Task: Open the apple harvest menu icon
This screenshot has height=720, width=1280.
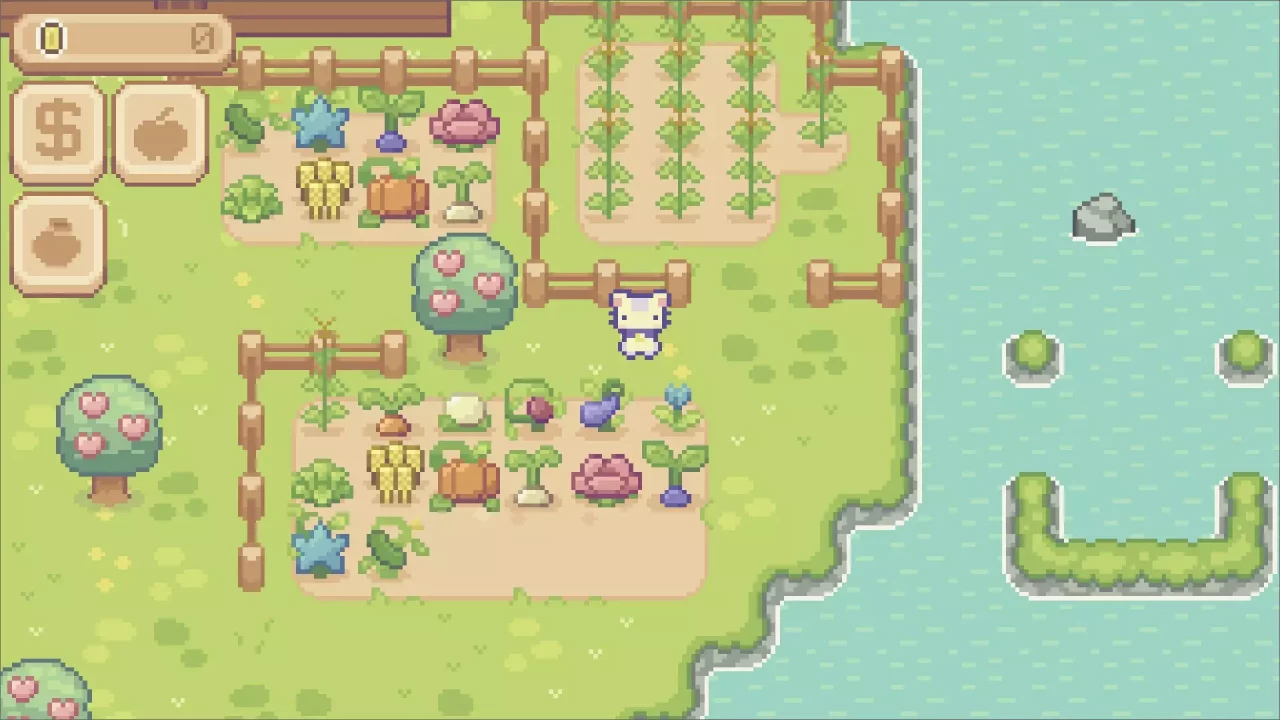Action: [160, 128]
